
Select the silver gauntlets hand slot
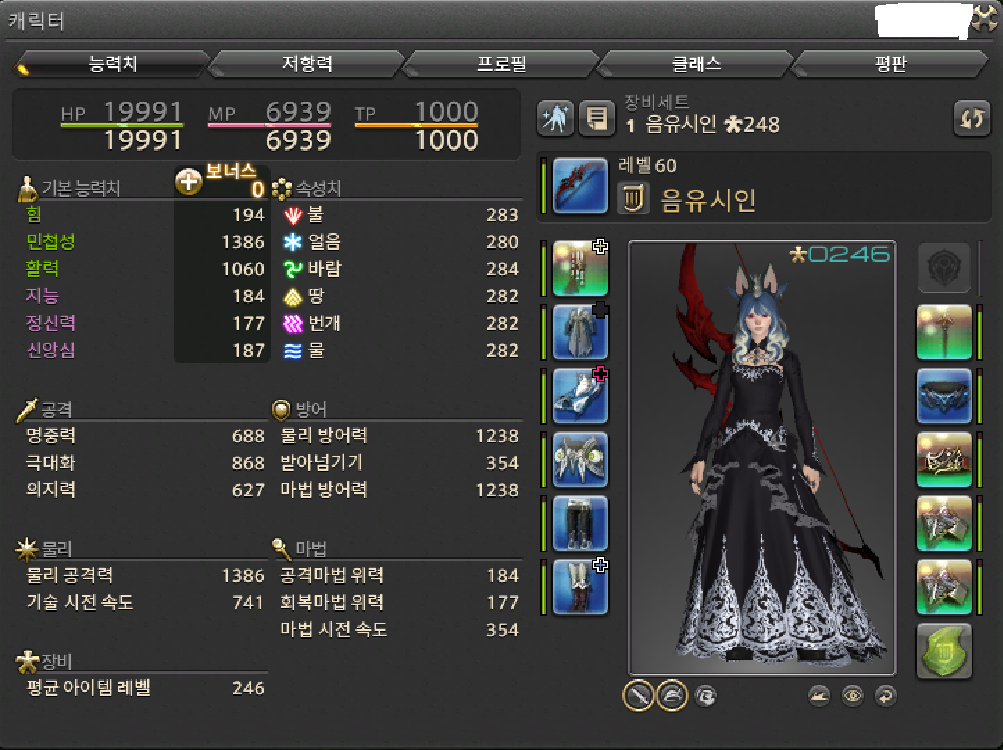[x=580, y=395]
